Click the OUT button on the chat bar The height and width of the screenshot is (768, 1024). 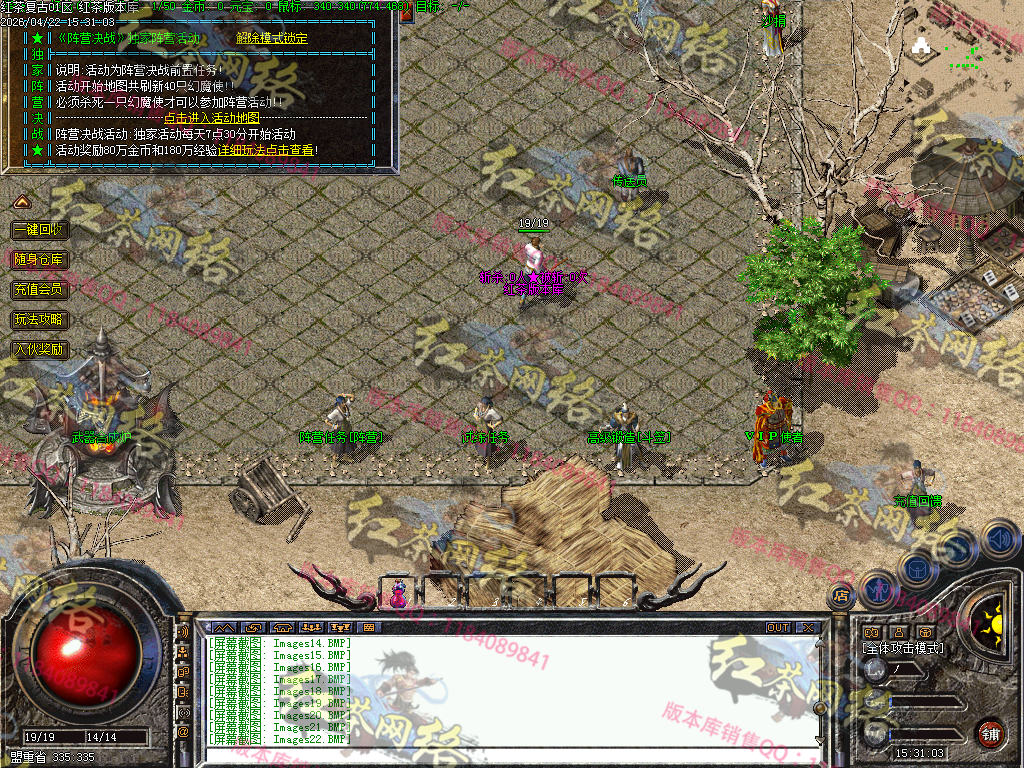coord(777,627)
